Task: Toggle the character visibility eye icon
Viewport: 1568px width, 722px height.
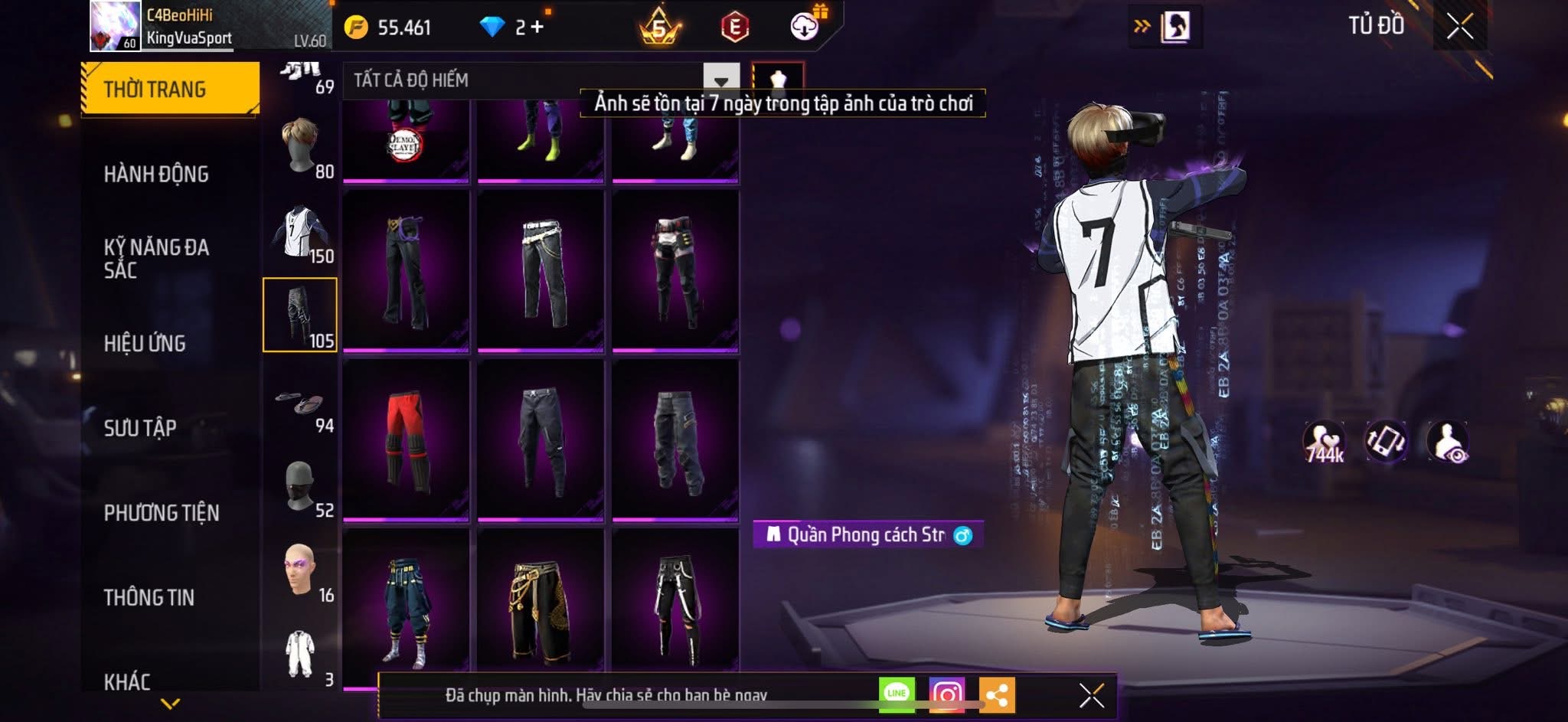Action: coord(1447,442)
